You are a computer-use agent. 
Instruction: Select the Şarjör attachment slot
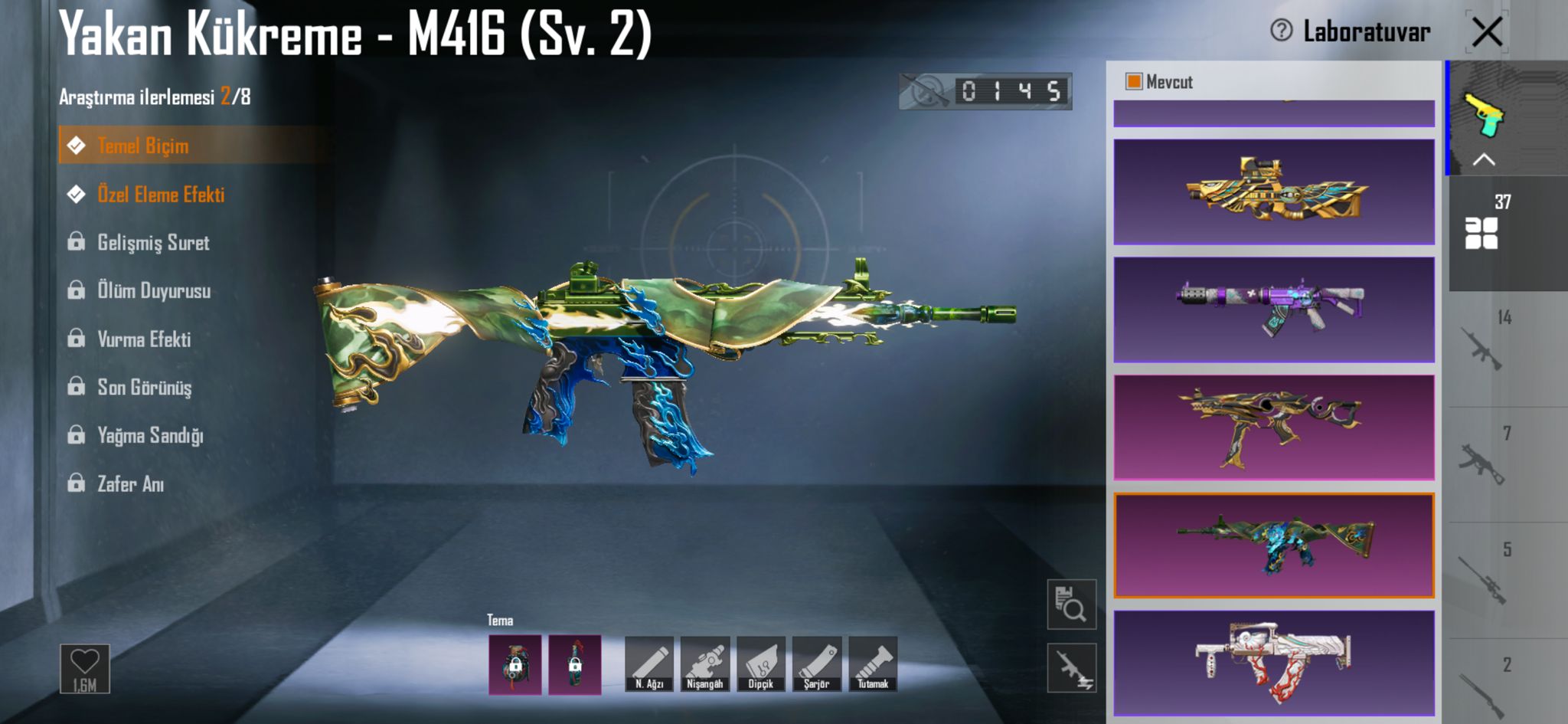pyautogui.click(x=817, y=664)
